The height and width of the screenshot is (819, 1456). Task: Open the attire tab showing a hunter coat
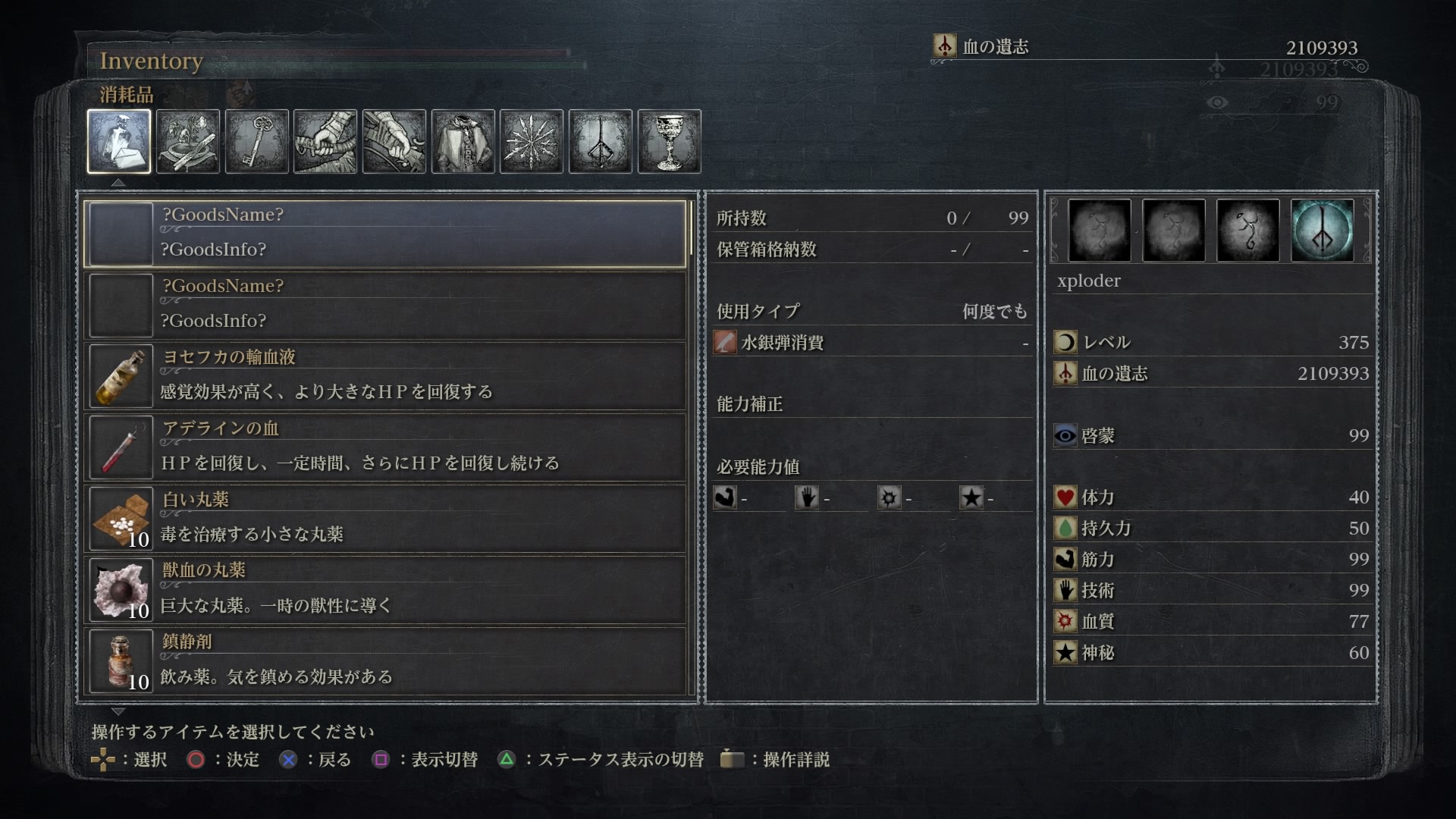coord(463,141)
